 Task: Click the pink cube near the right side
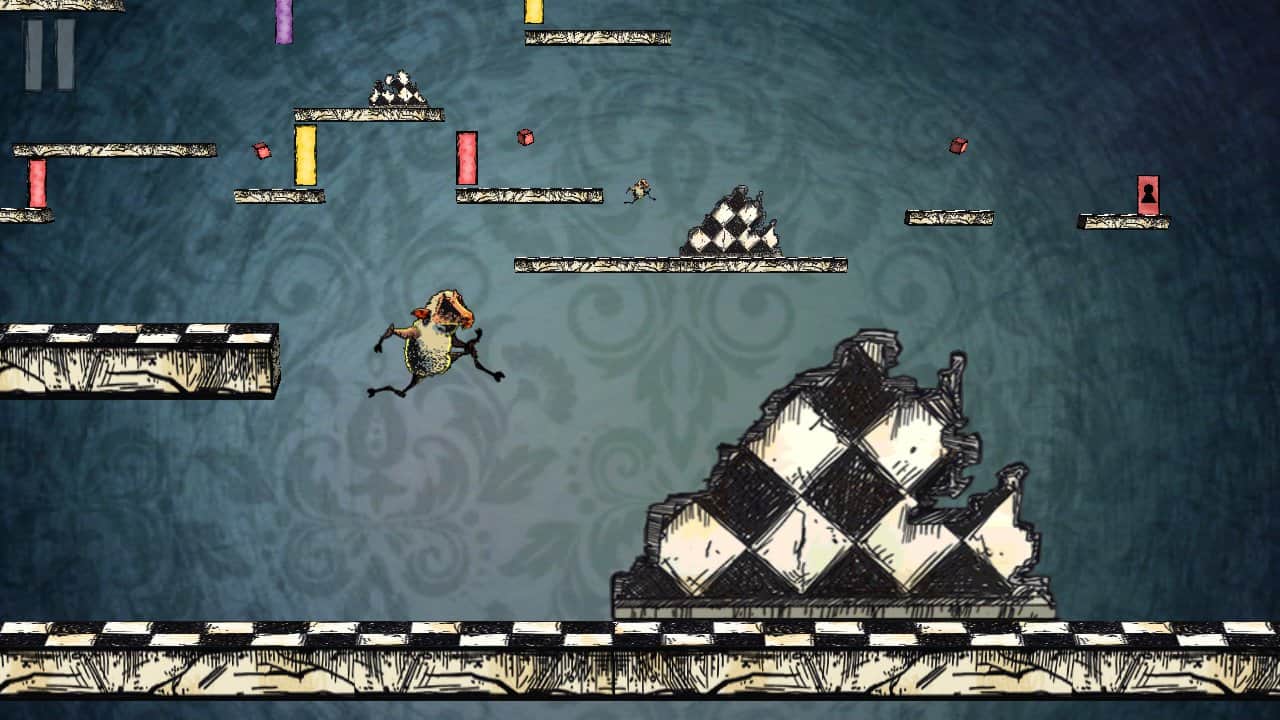(956, 147)
